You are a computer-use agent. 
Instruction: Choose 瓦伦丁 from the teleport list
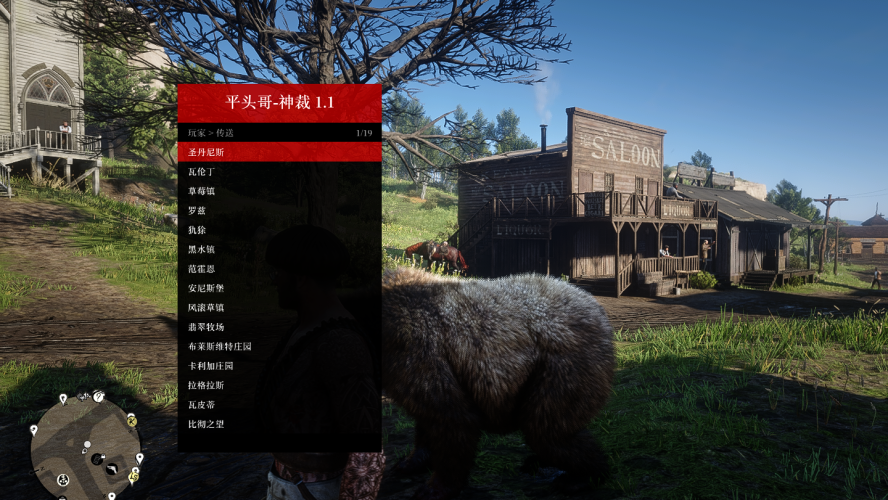point(279,172)
